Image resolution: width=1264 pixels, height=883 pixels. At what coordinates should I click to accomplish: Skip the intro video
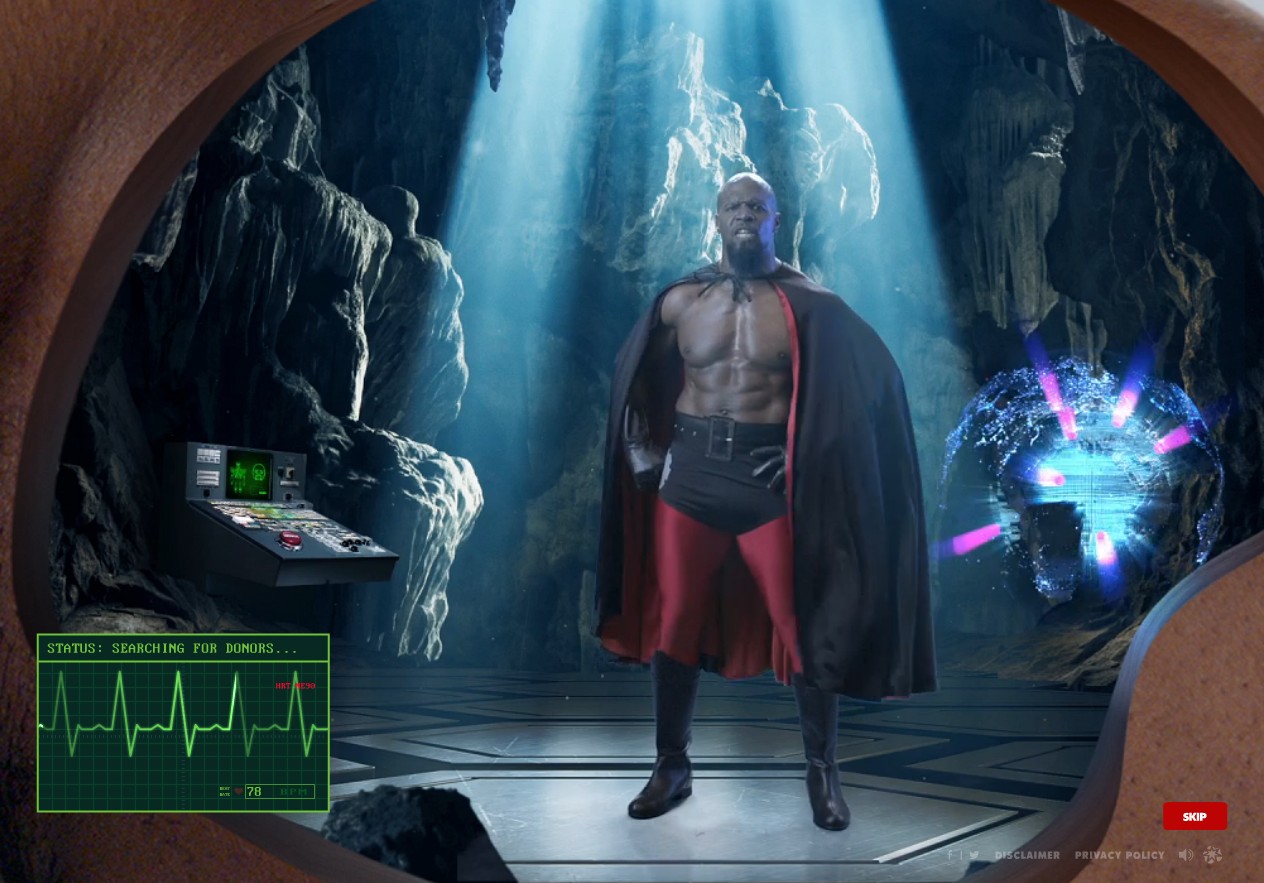tap(1194, 816)
